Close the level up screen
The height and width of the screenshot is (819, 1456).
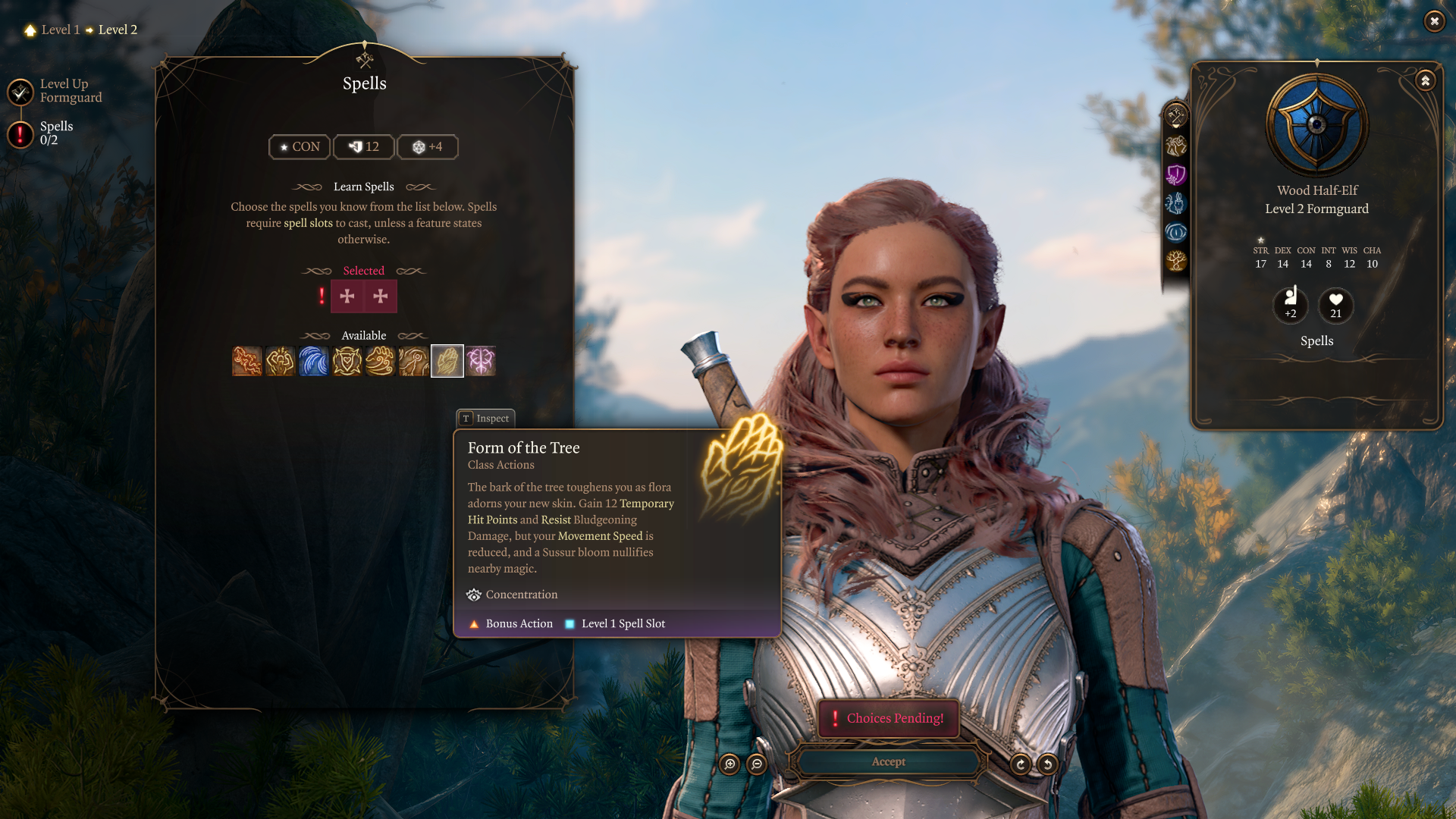tap(1434, 21)
